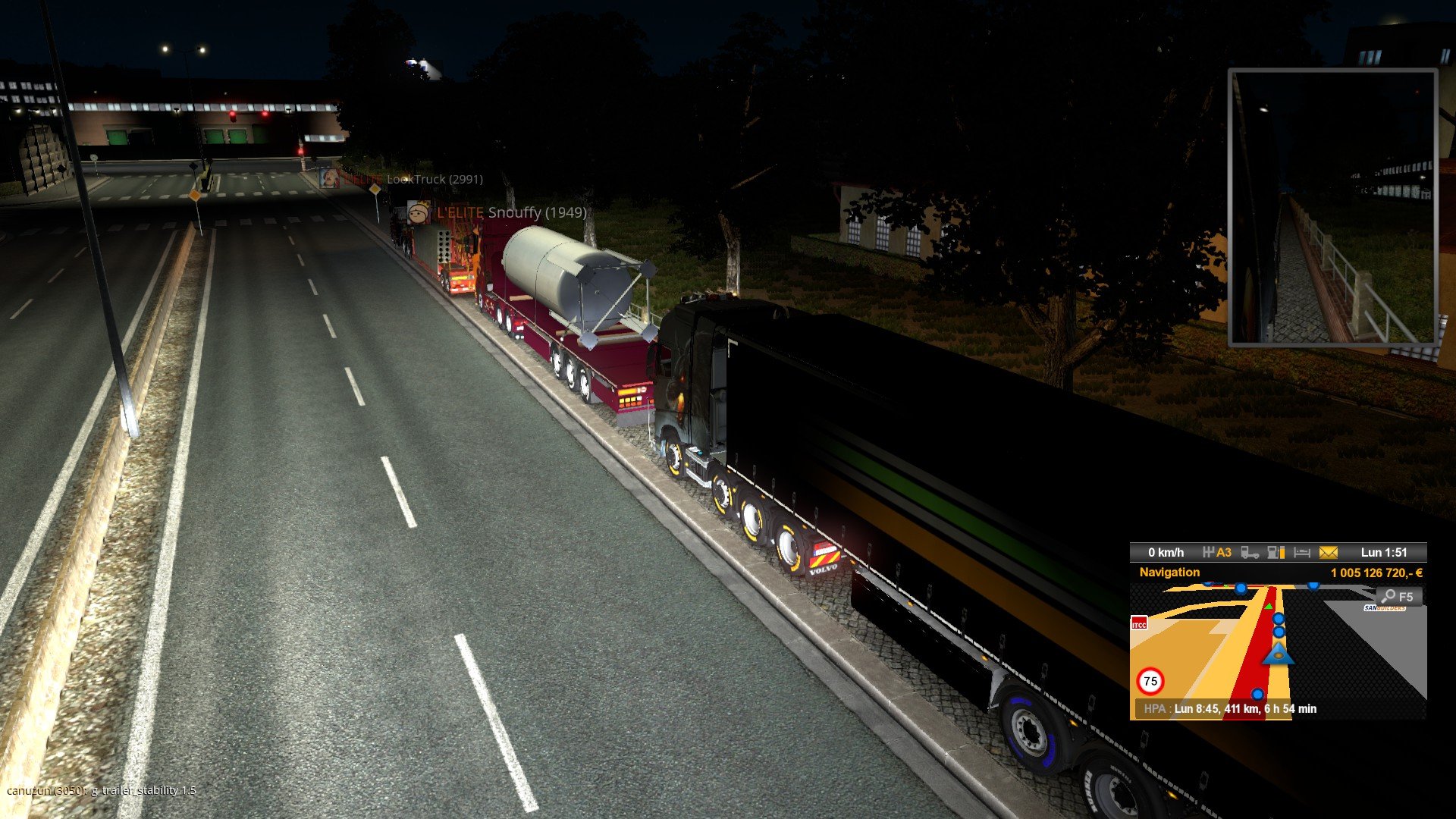Select the SanBuilders marker on the map
This screenshot has height=819, width=1456.
[x=1385, y=608]
